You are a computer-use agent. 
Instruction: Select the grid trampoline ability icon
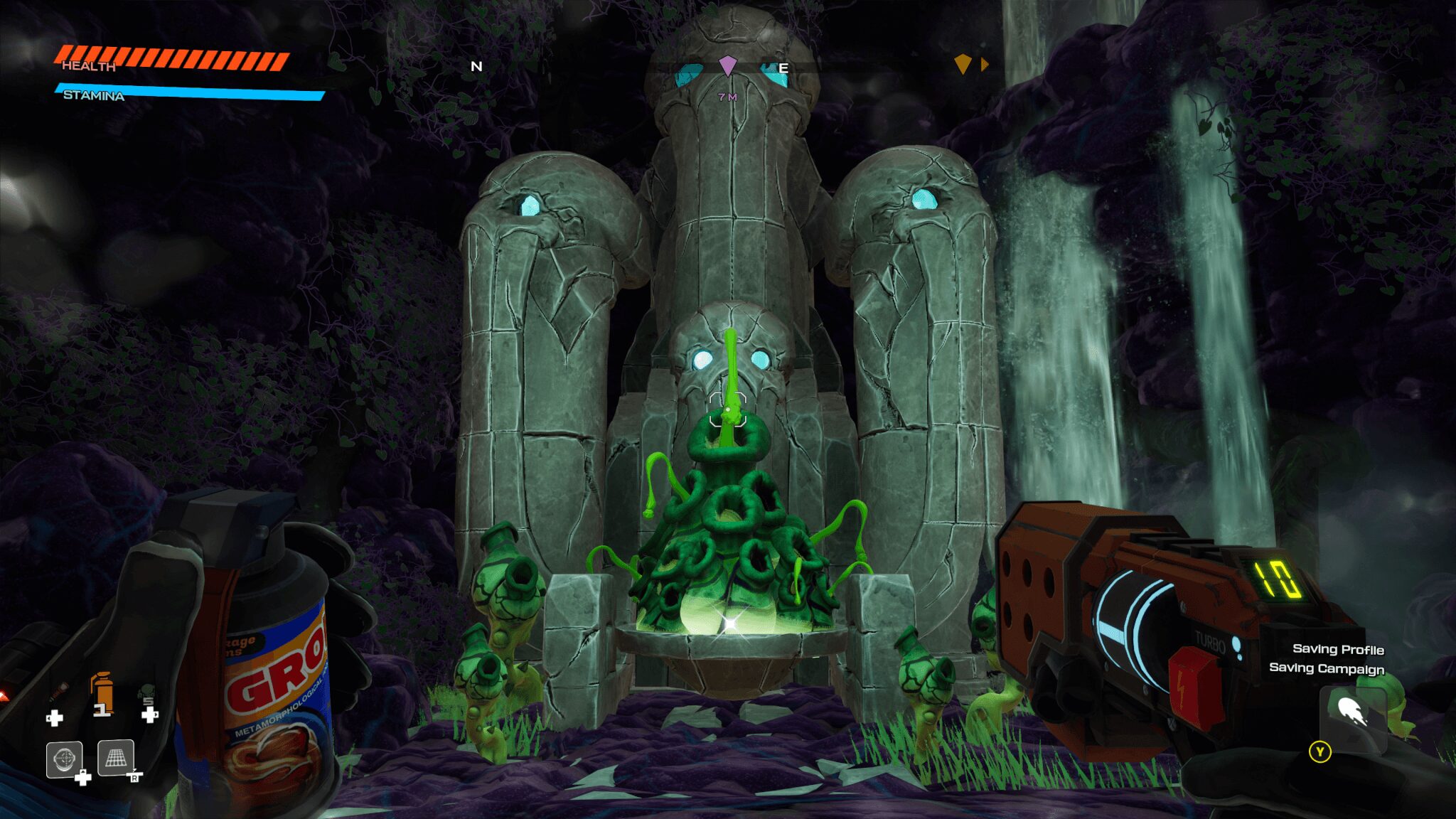coord(116,759)
